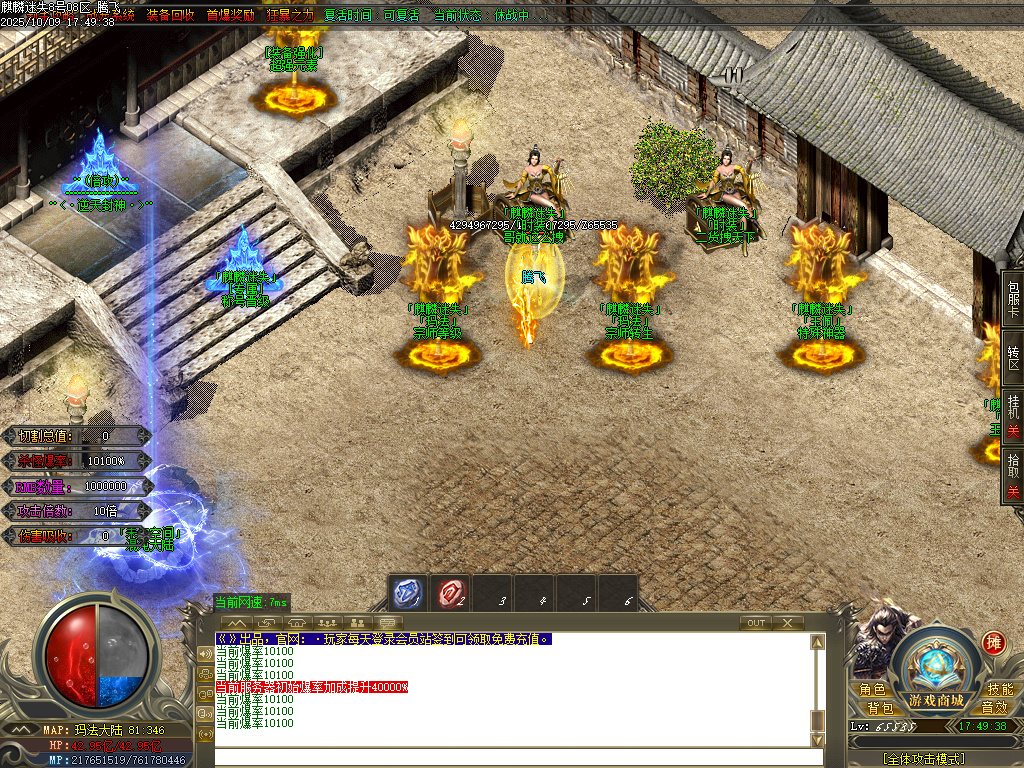Click the OUT button above the chat
The image size is (1024, 768).
click(757, 623)
